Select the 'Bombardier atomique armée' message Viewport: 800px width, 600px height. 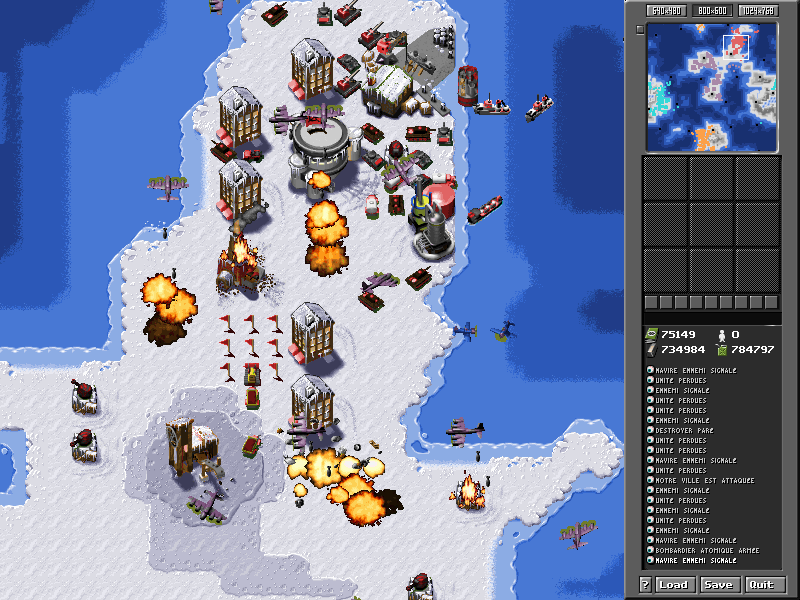pyautogui.click(x=706, y=550)
